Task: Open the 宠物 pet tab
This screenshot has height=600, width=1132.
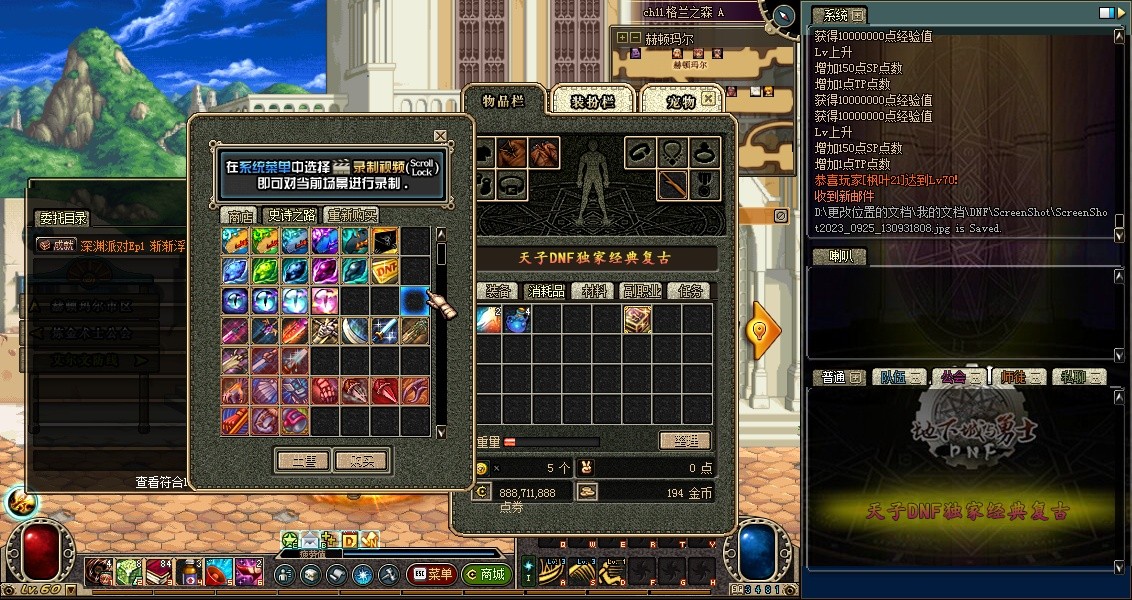Action: (682, 101)
